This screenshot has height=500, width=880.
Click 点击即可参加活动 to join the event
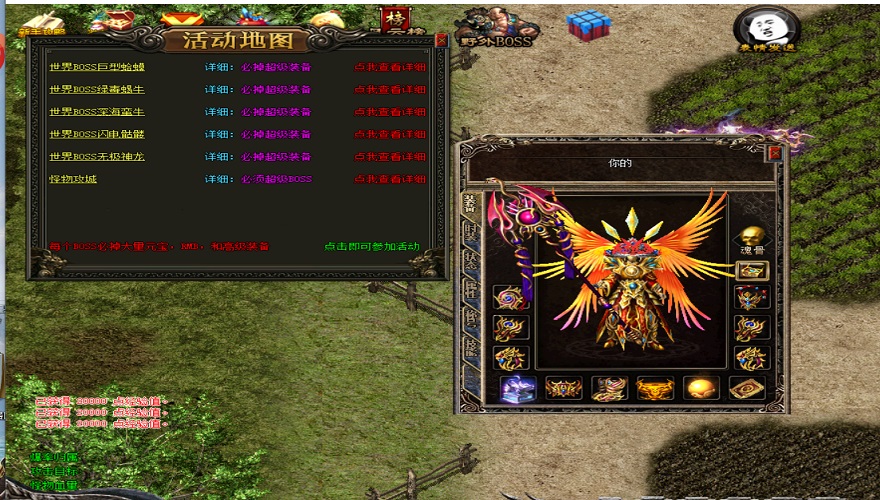(x=372, y=247)
